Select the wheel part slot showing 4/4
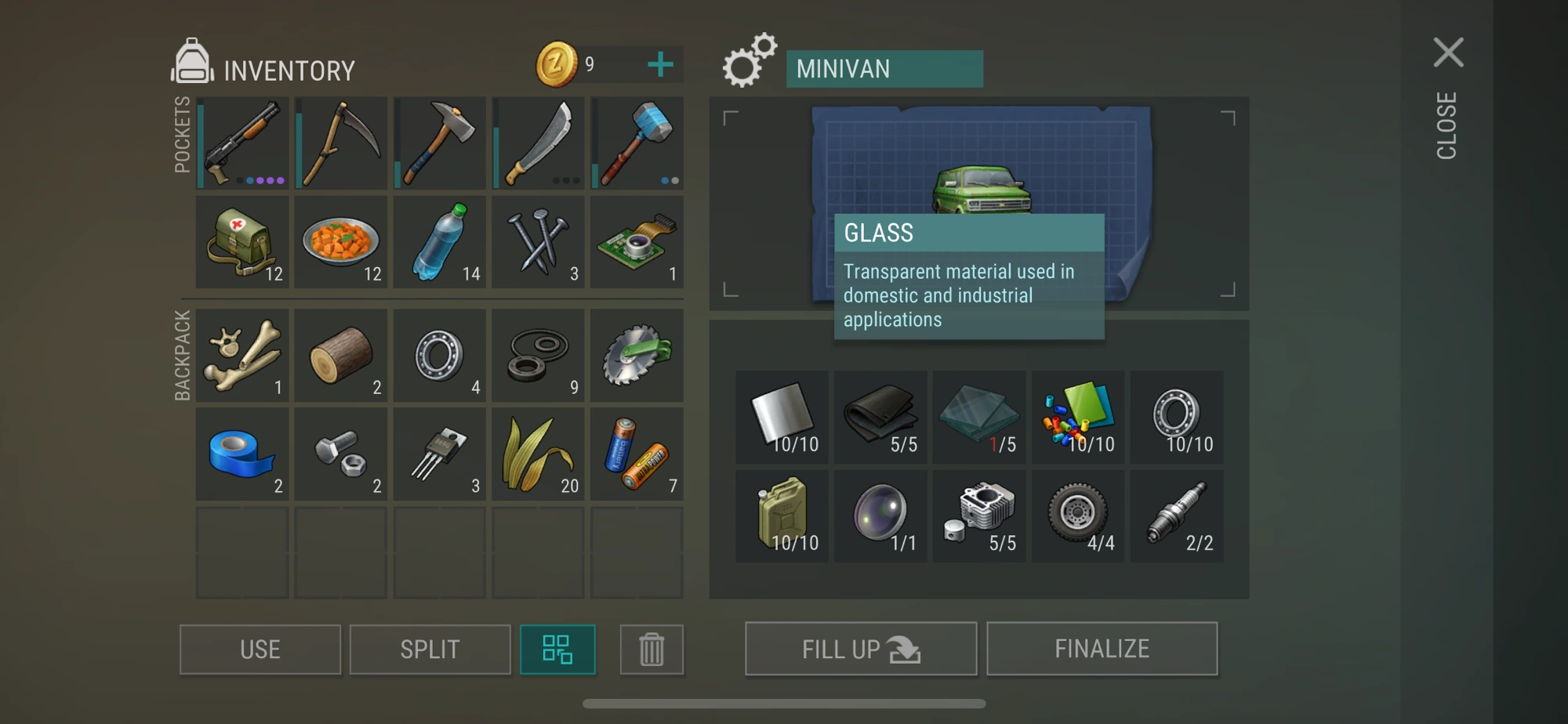The width and height of the screenshot is (1568, 724). pos(1077,516)
